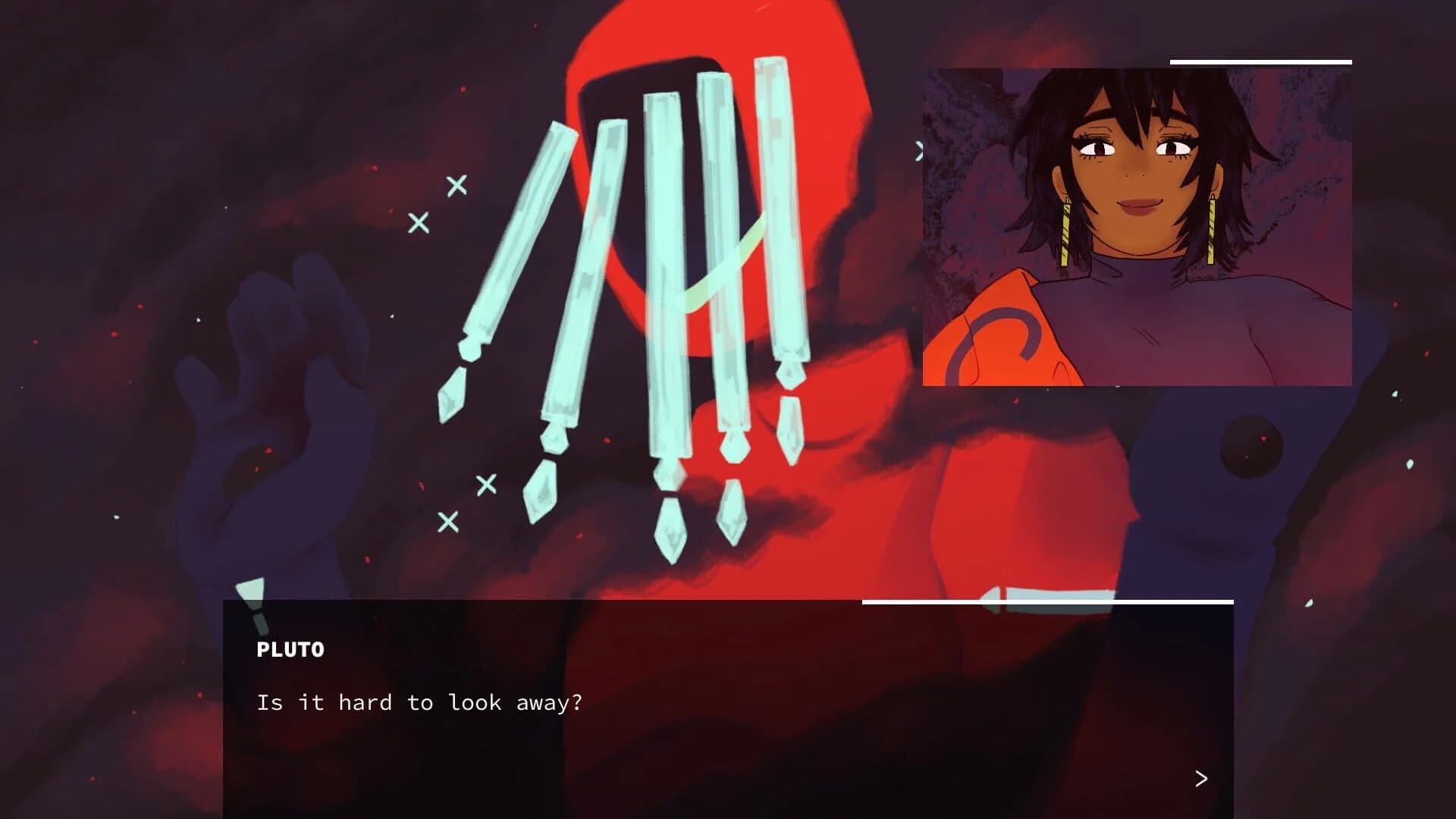The image size is (1456, 819).
Task: Click the white bar above the portrait
Action: tap(1260, 61)
